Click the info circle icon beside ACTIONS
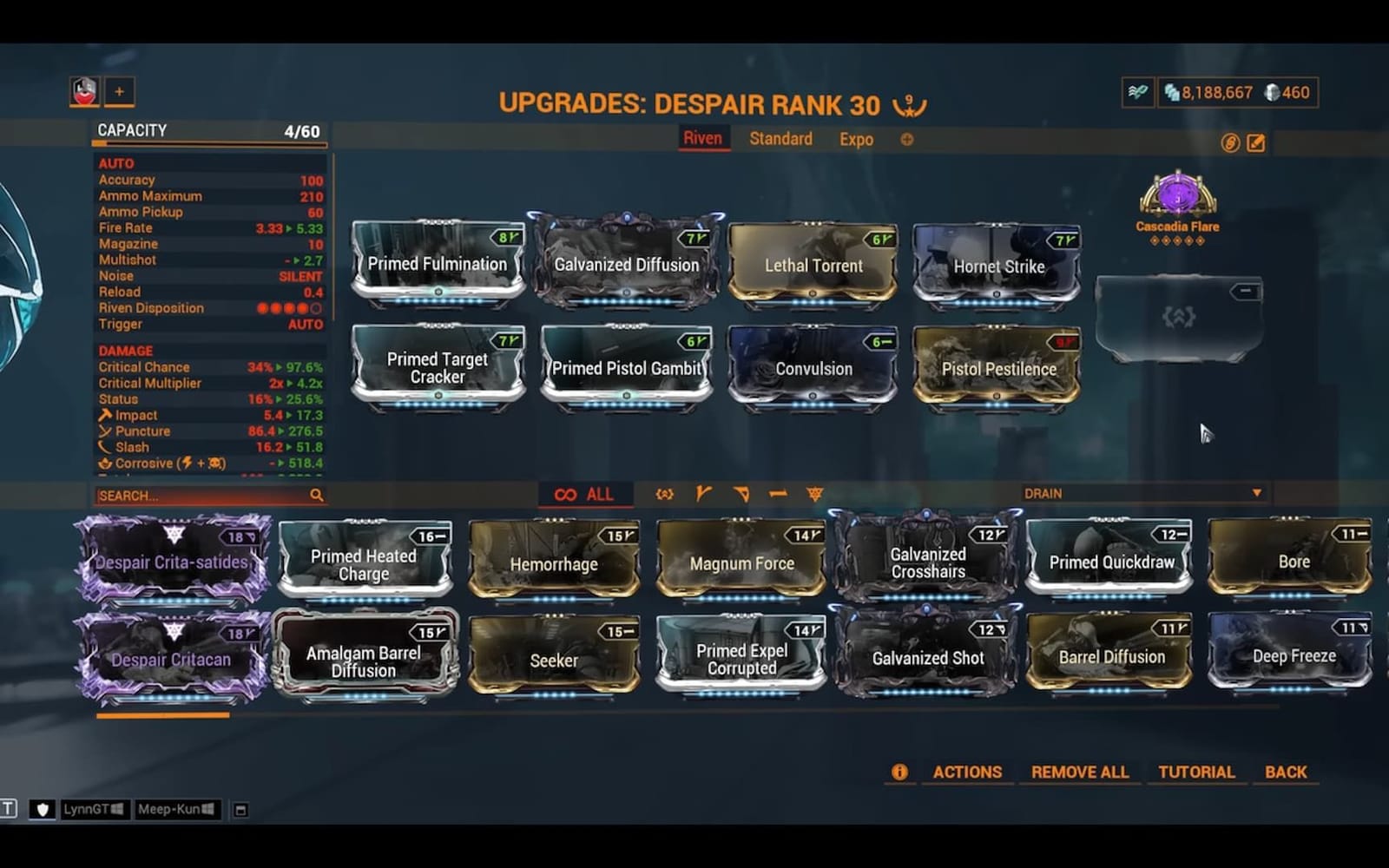 tap(899, 771)
